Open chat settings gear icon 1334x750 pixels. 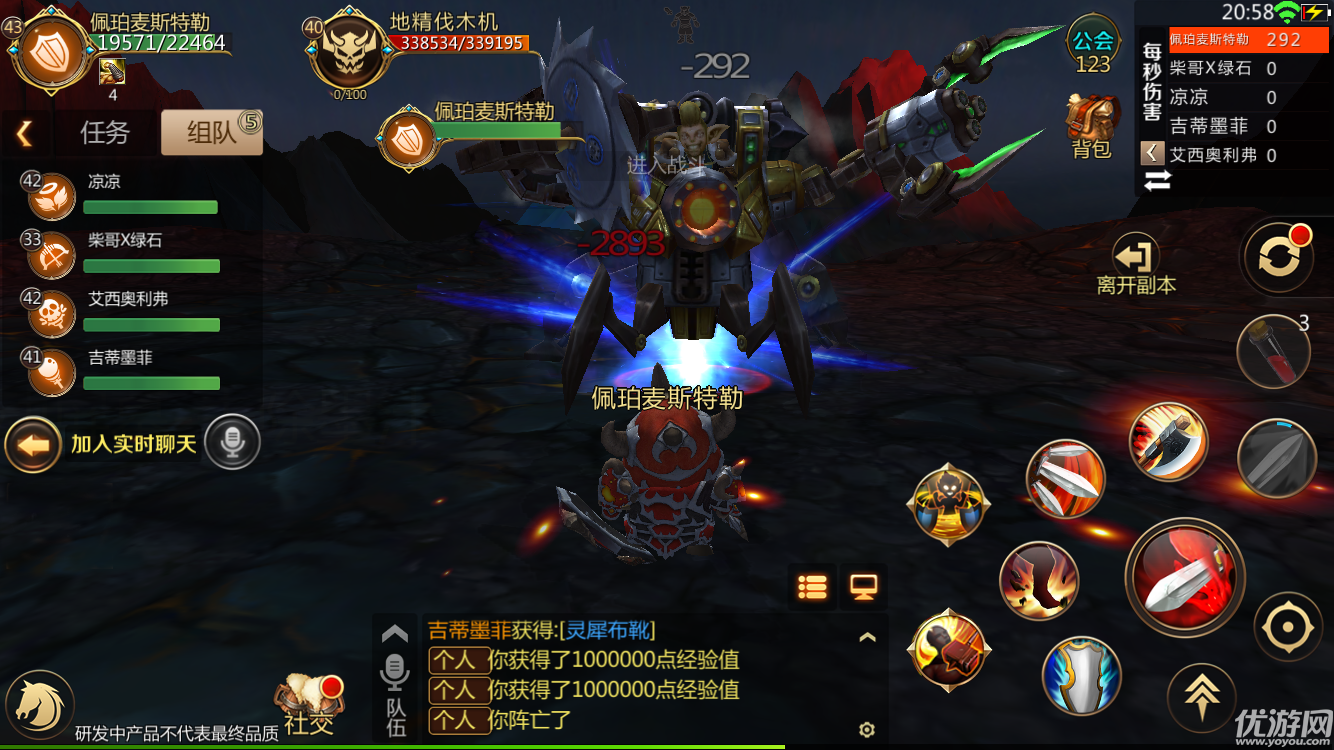867,729
